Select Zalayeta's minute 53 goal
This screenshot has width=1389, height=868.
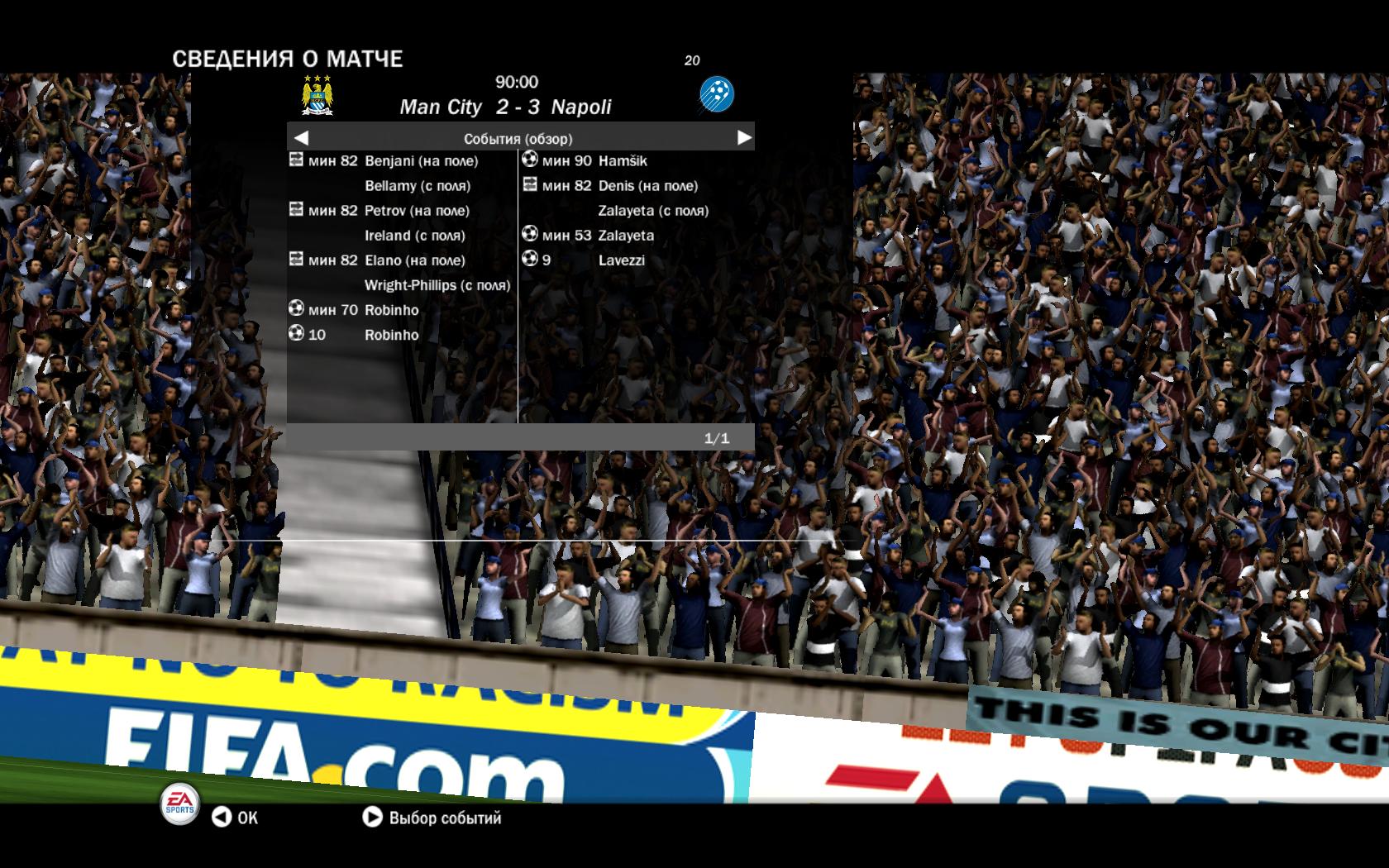[x=625, y=236]
